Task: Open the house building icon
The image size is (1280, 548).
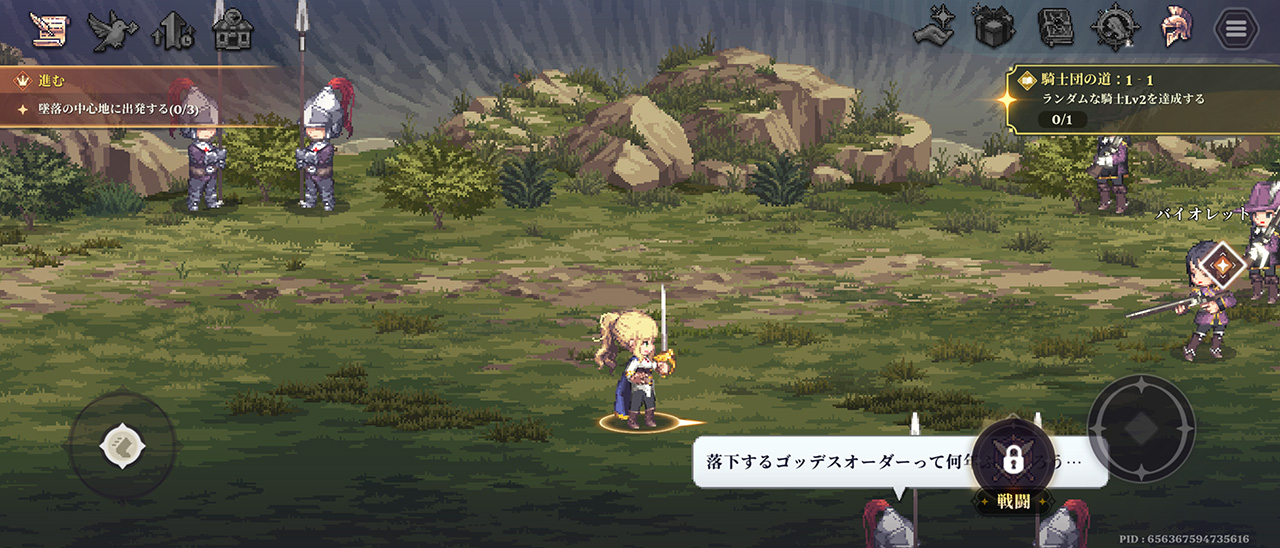Action: [x=232, y=31]
